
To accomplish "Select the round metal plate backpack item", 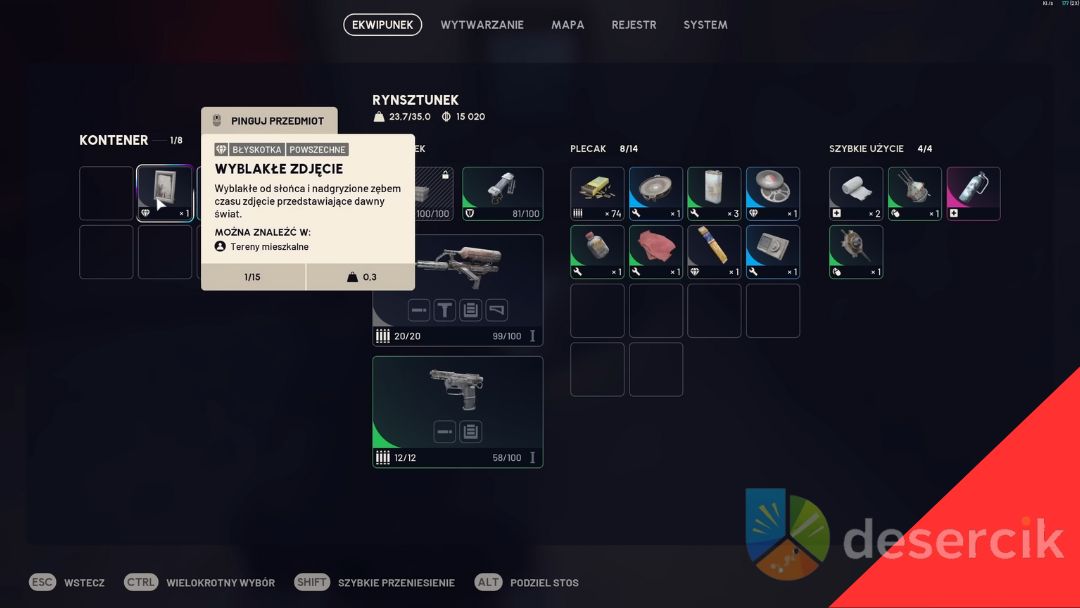I will coord(656,193).
